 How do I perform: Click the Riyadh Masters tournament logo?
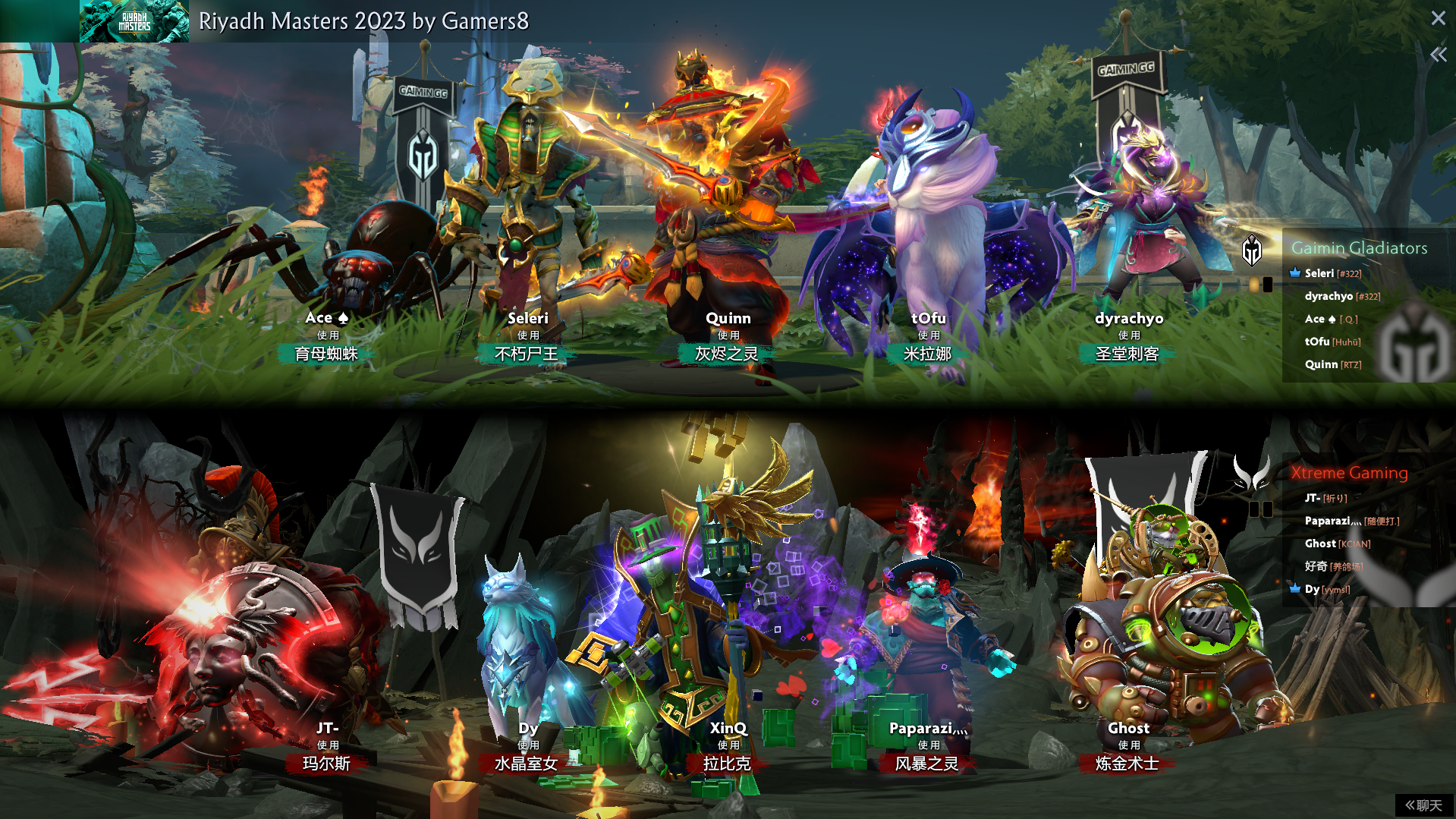pos(134,21)
